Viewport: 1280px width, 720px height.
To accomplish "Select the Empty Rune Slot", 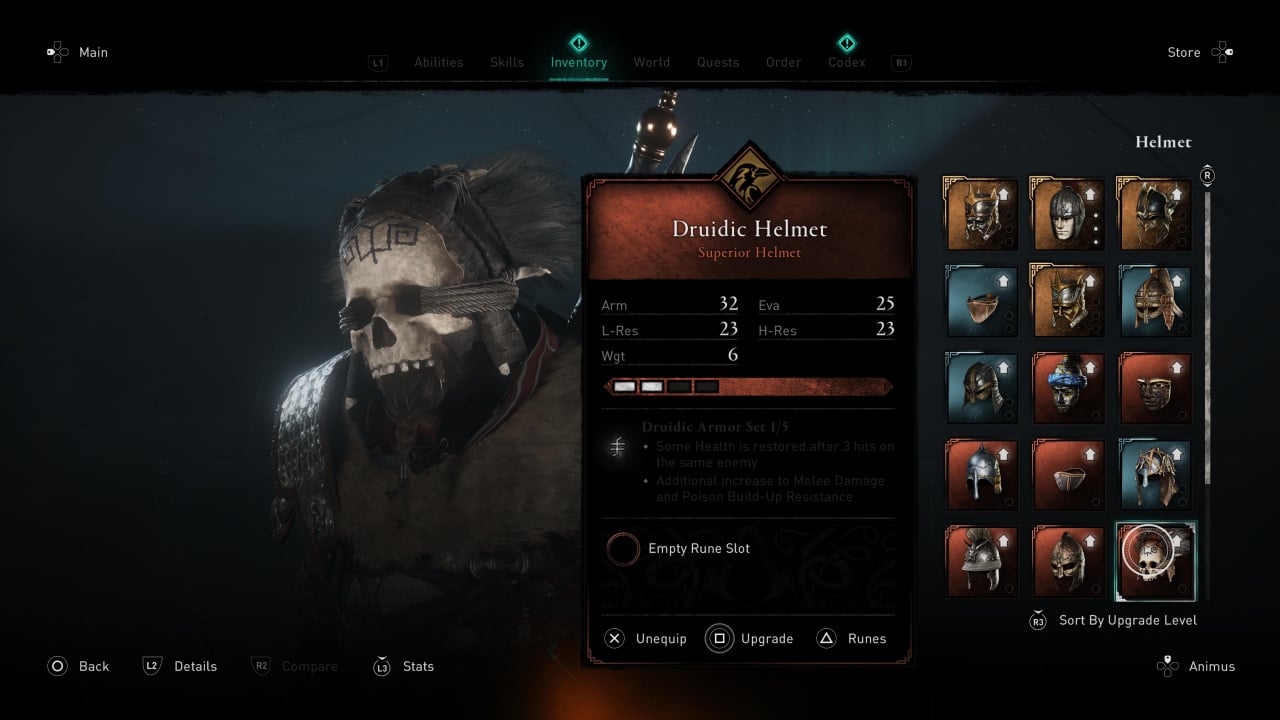I will coord(679,548).
